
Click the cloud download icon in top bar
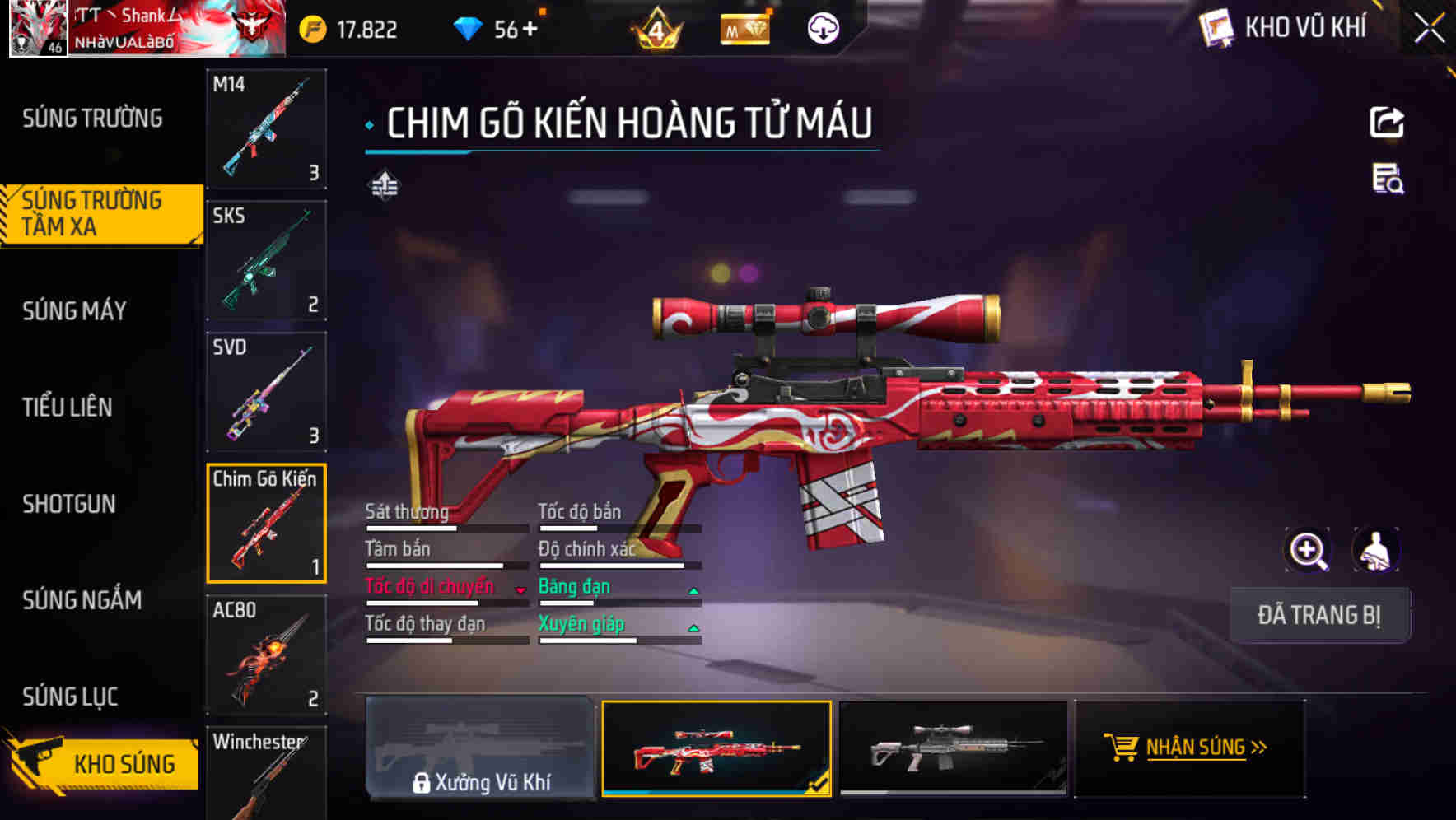click(x=822, y=28)
